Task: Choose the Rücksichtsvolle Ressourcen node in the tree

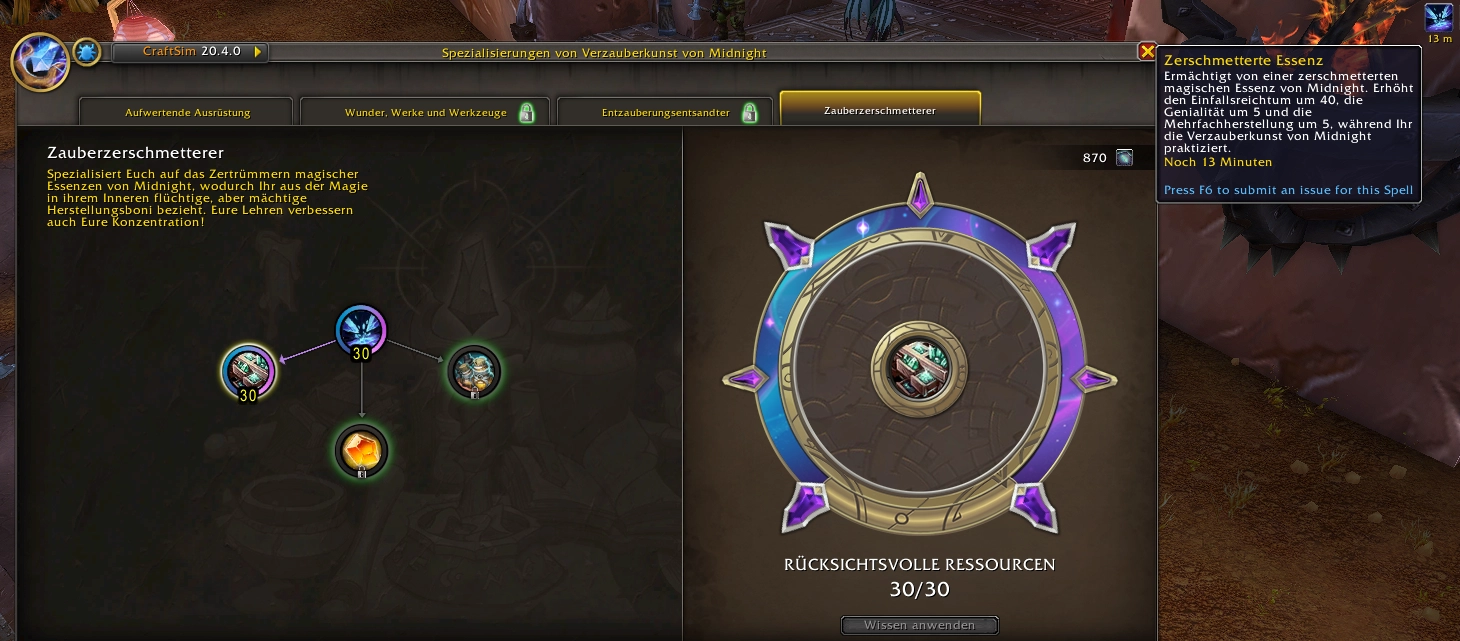Action: 248,372
